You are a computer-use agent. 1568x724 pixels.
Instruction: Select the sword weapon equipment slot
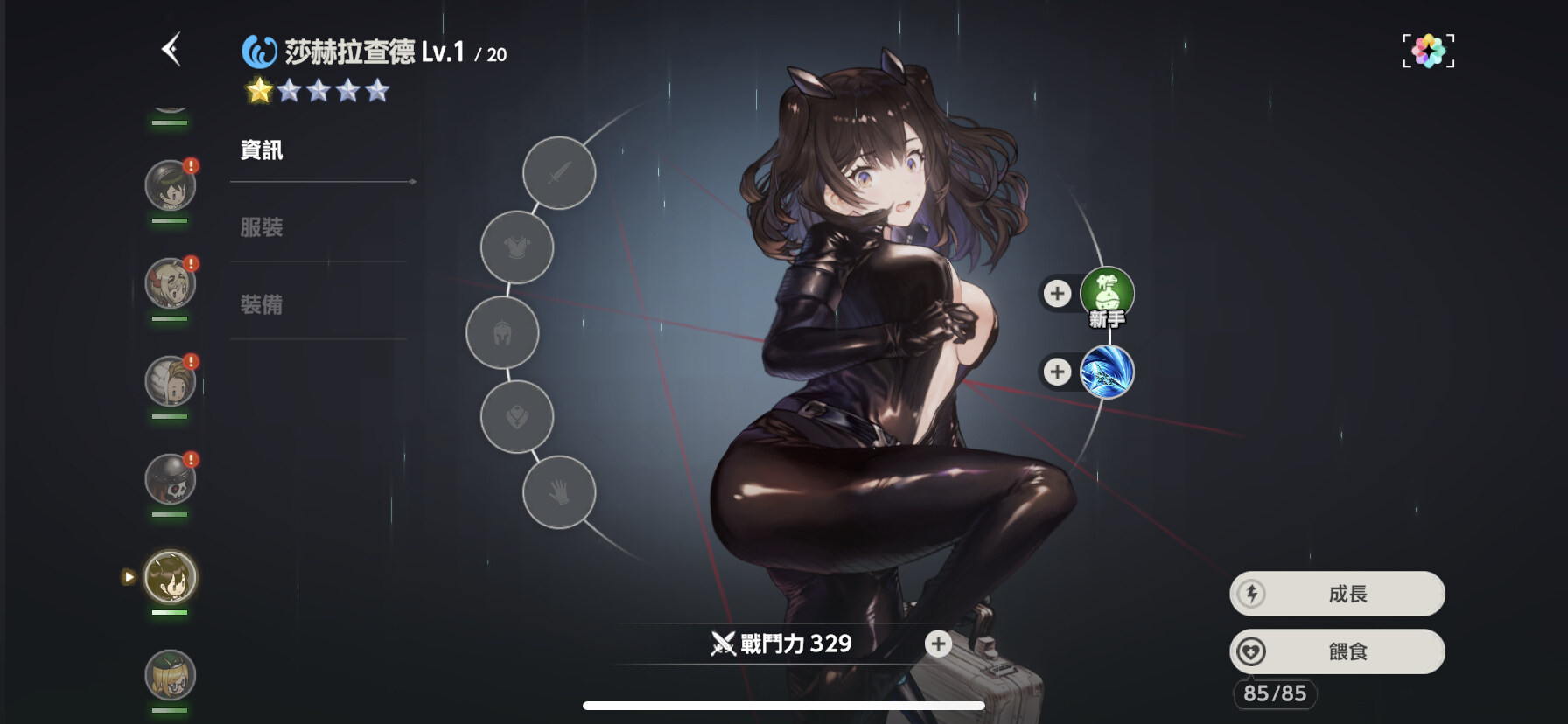(x=558, y=172)
